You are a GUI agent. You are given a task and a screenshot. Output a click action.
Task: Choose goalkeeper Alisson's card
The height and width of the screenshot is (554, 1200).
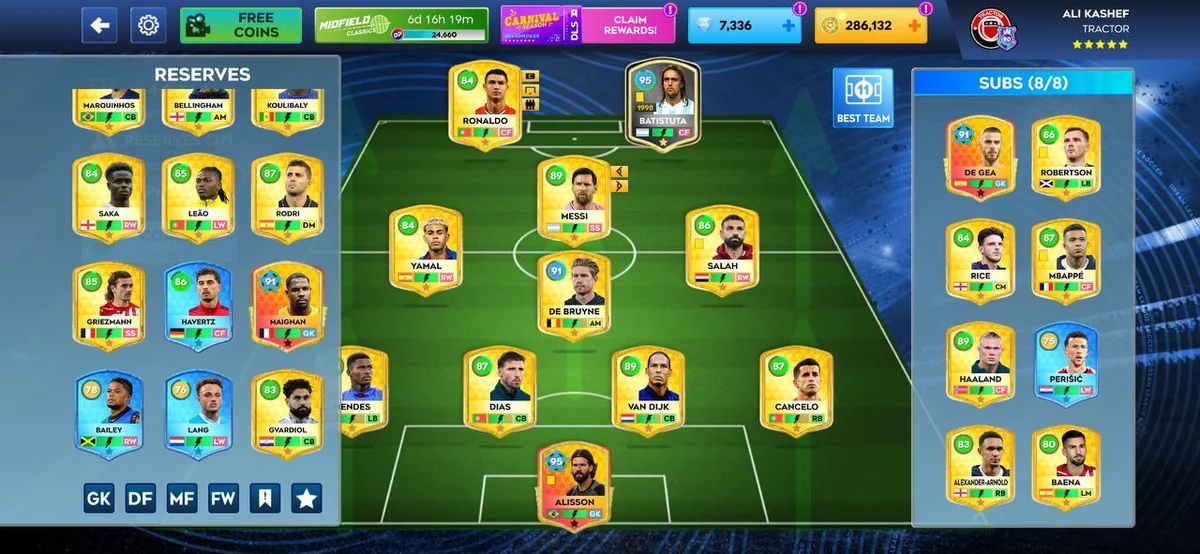pyautogui.click(x=574, y=485)
